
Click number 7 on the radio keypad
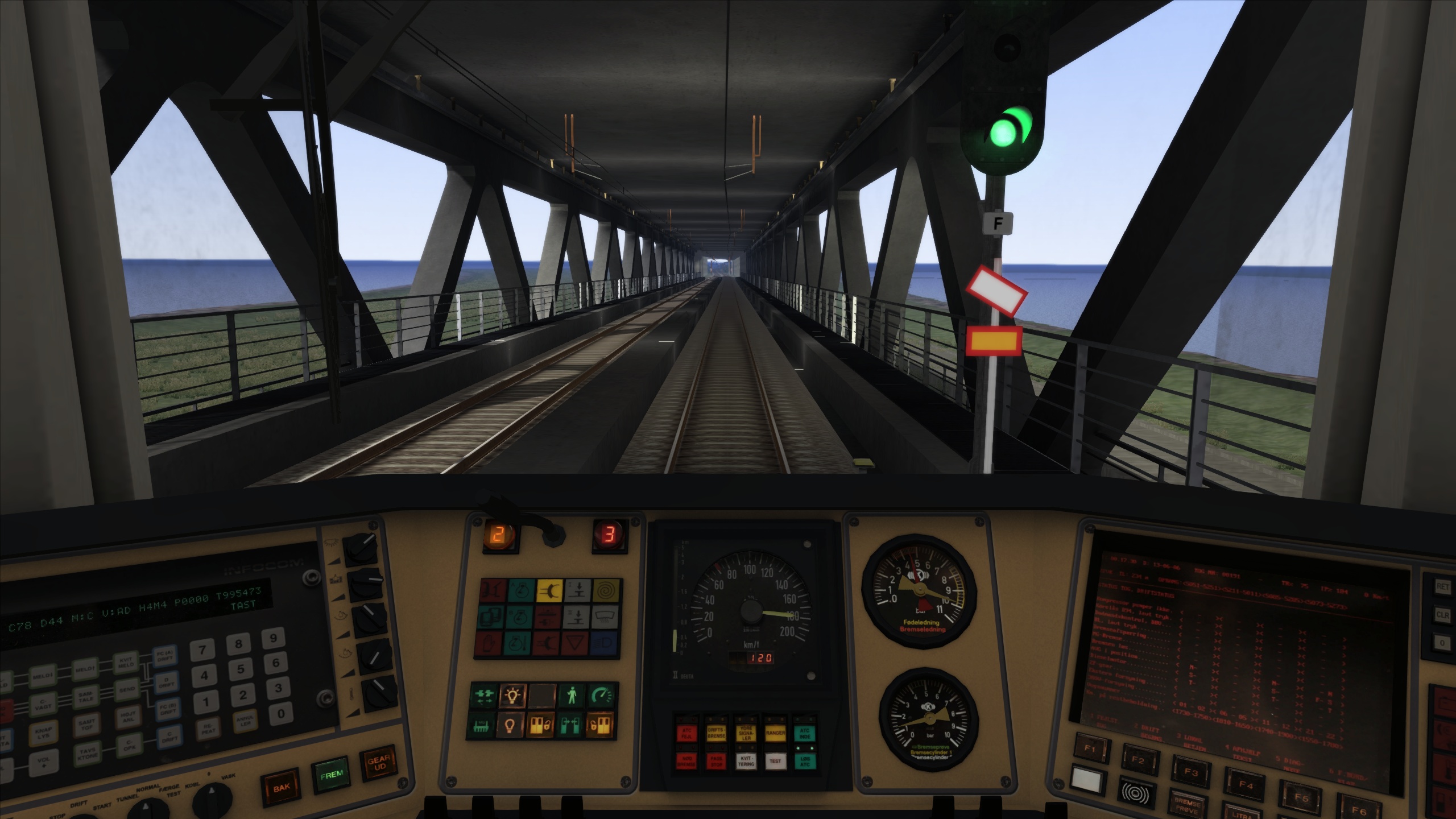click(203, 650)
